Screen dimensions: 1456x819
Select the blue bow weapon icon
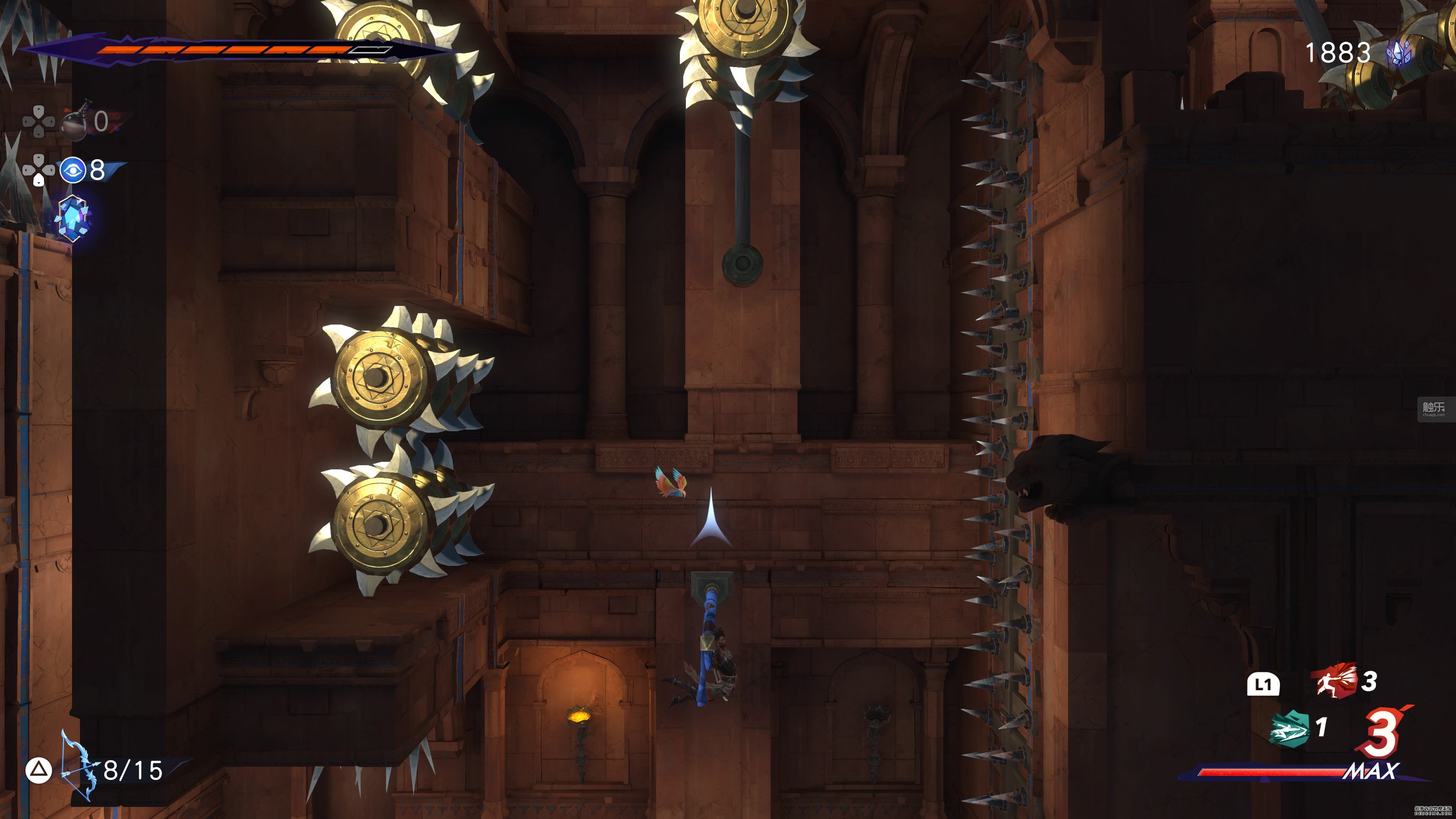click(x=78, y=767)
